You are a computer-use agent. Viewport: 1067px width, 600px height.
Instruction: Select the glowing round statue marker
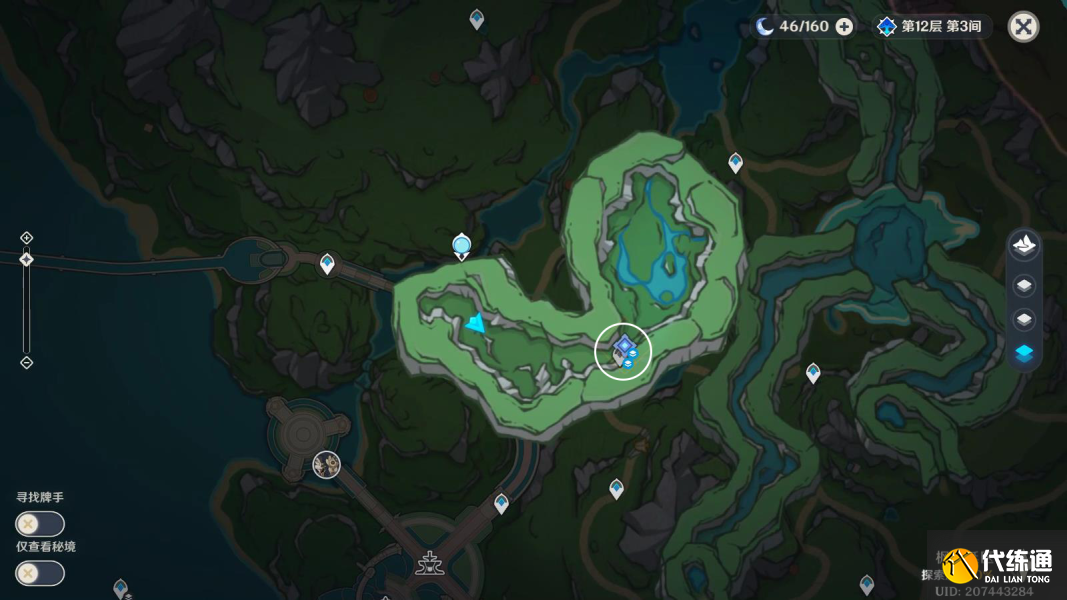tap(461, 244)
